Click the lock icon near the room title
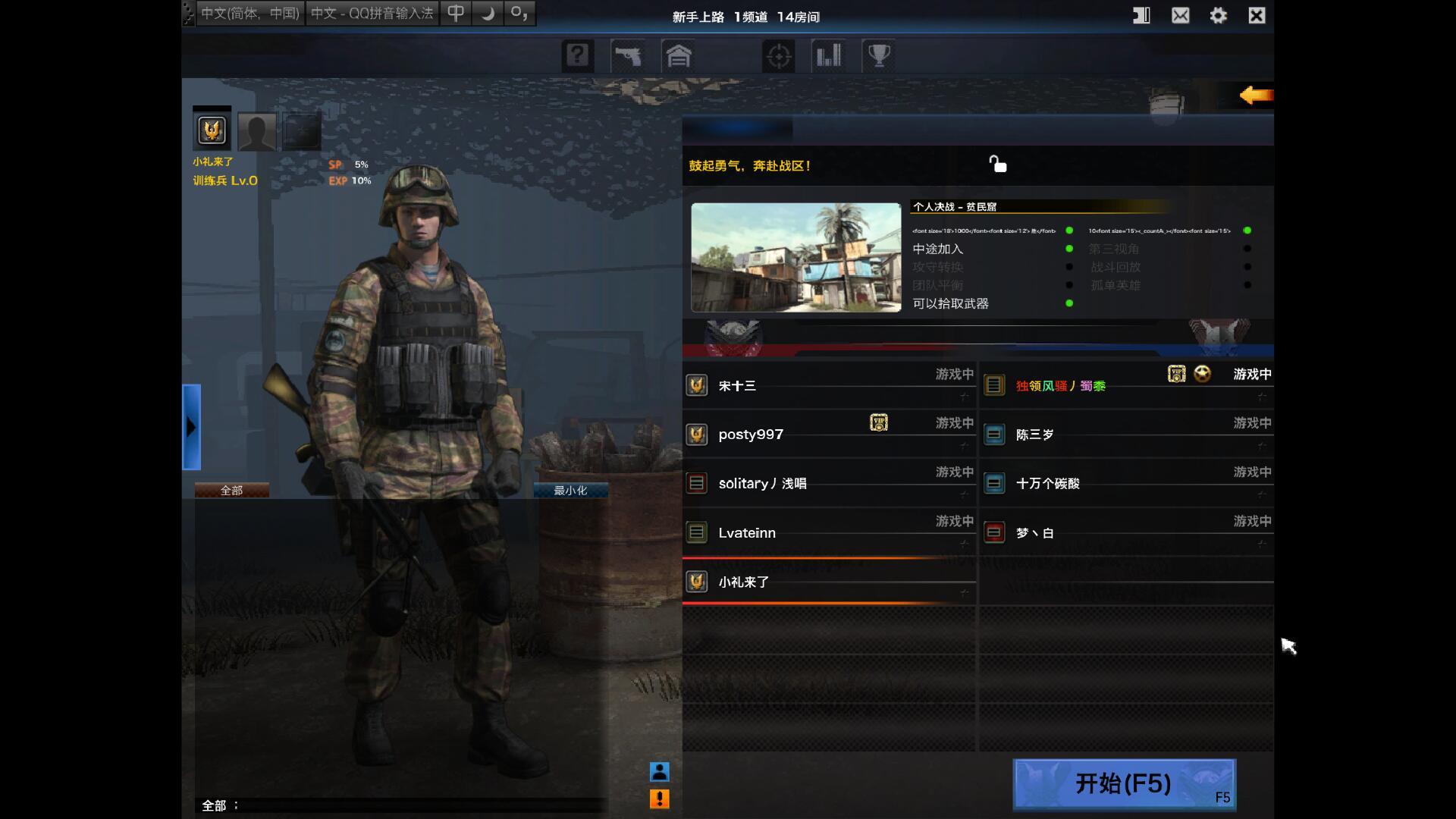This screenshot has width=1456, height=819. (x=997, y=164)
